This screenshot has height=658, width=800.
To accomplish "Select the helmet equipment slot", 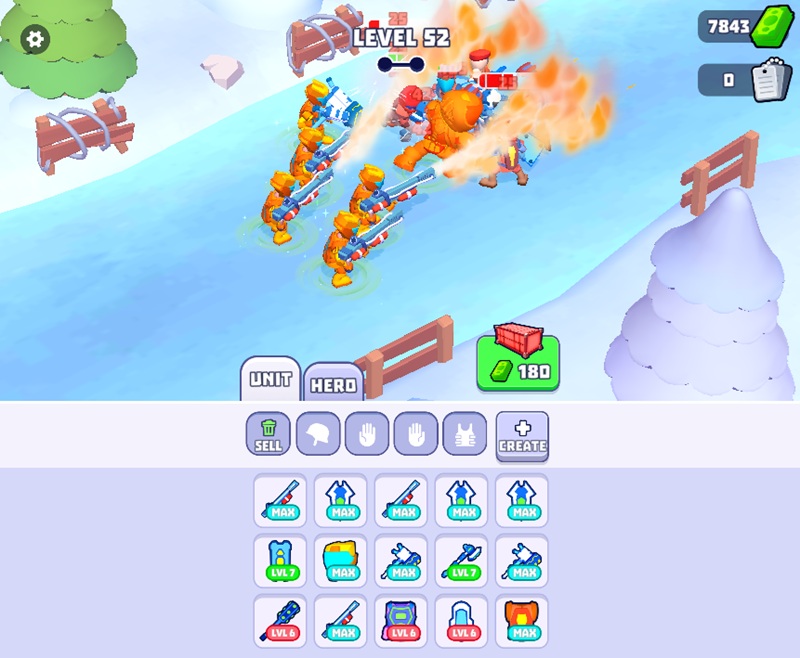I will pyautogui.click(x=318, y=434).
